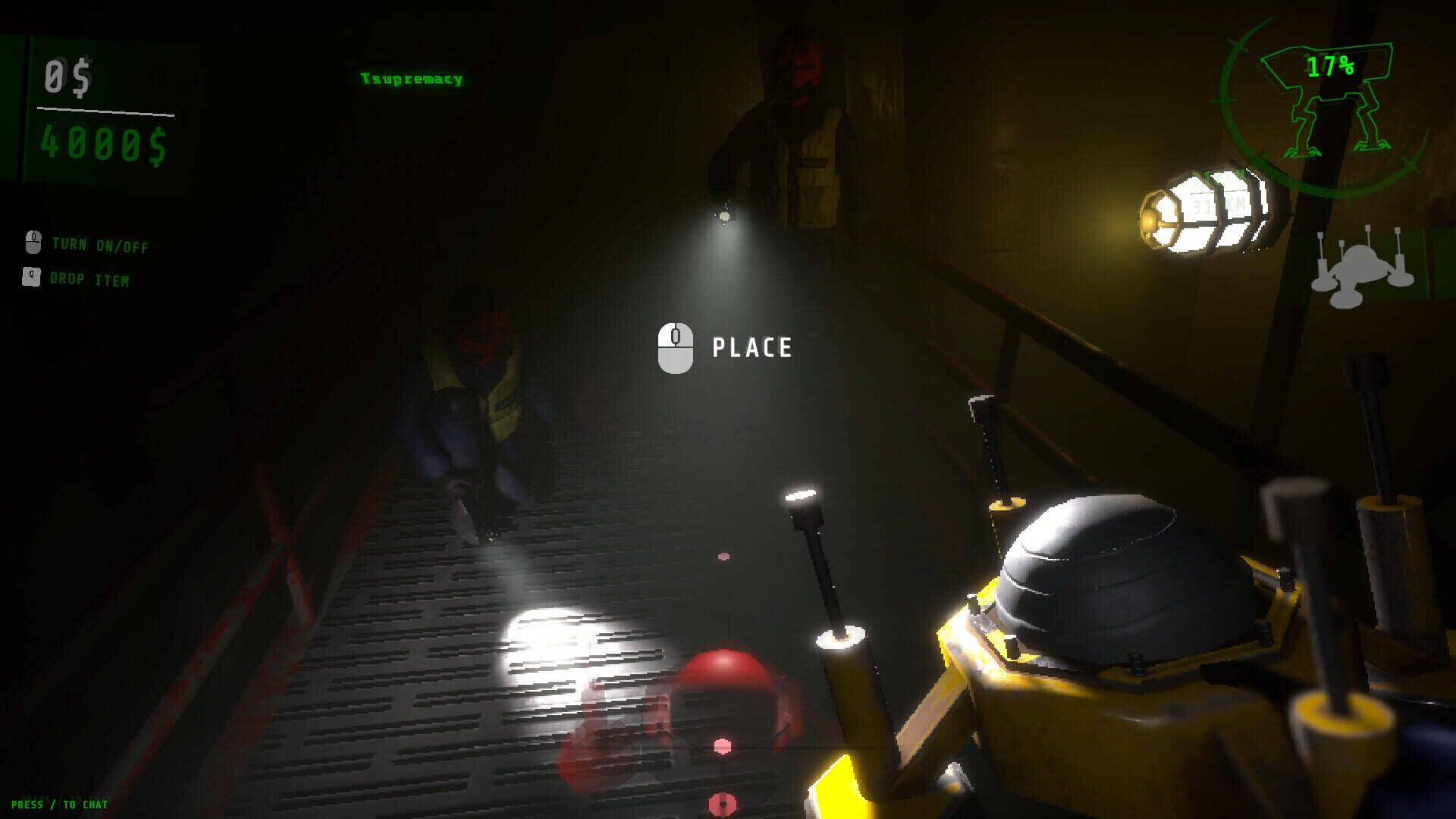This screenshot has width=1456, height=819.
Task: Select the Q key icon beside DROP ITEM
Action: [32, 279]
